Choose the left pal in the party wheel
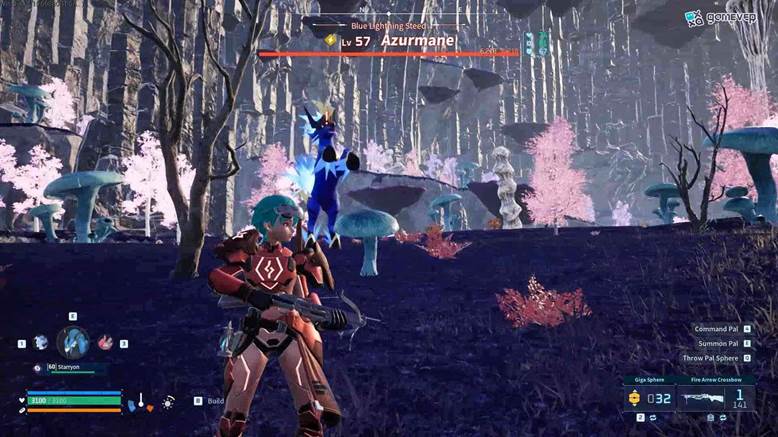Viewport: 778px width, 437px height. tap(40, 342)
